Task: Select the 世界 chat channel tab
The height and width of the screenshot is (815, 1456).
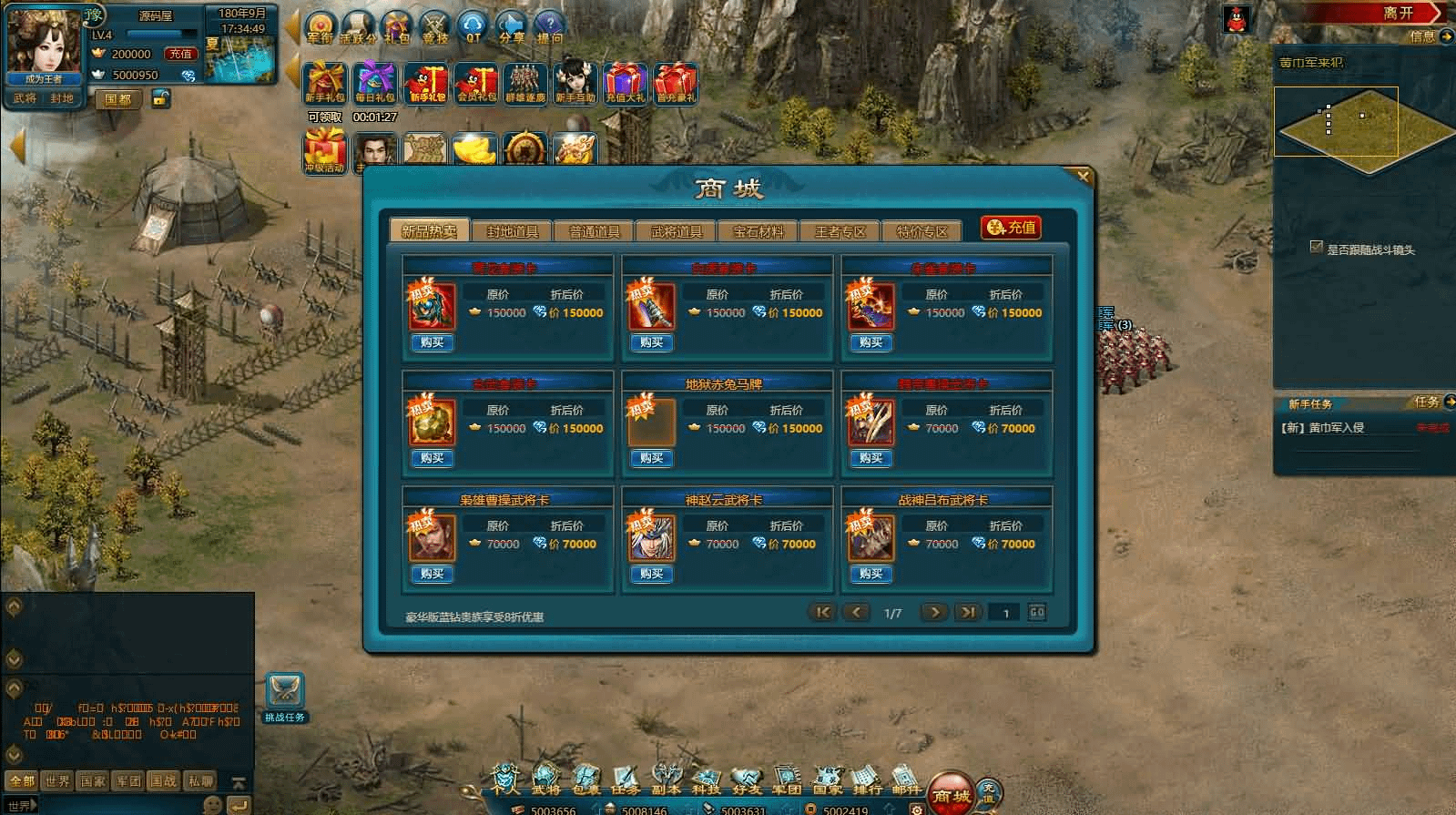Action: click(57, 780)
